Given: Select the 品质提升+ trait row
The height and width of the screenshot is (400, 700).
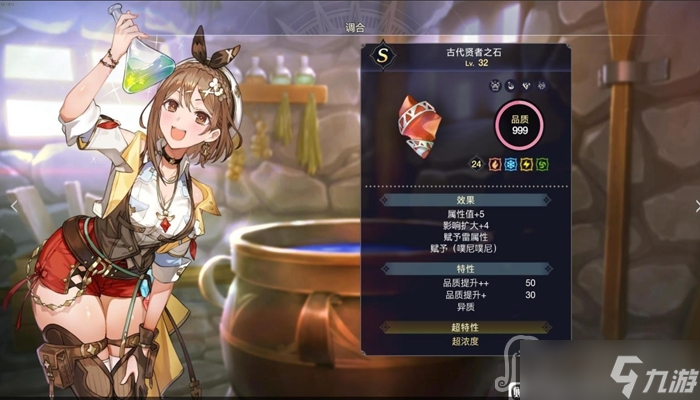Looking at the screenshot, I should coord(457,296).
